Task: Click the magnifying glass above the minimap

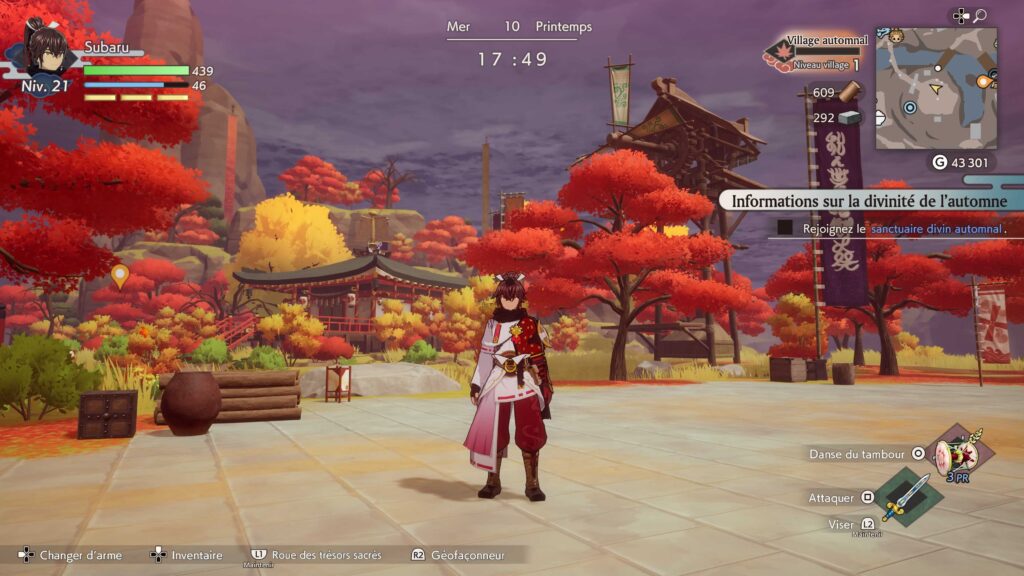Action: tap(980, 15)
